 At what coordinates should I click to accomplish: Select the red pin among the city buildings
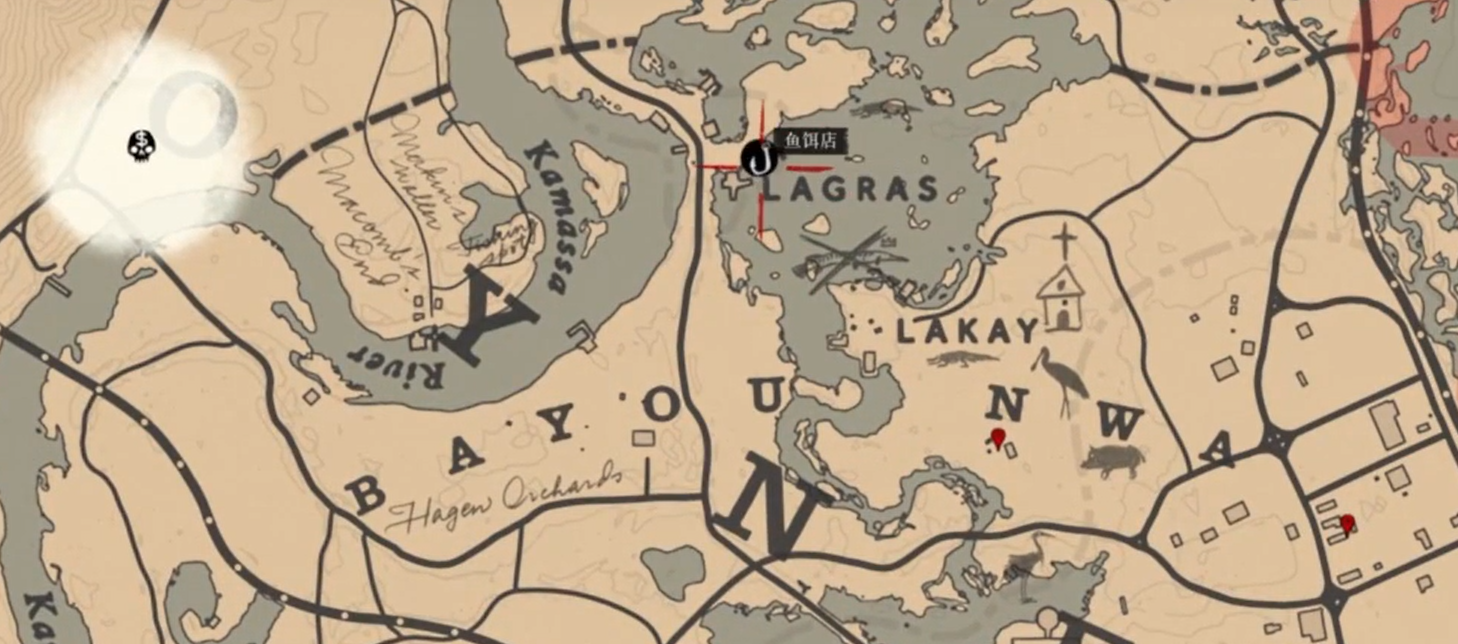click(1347, 523)
